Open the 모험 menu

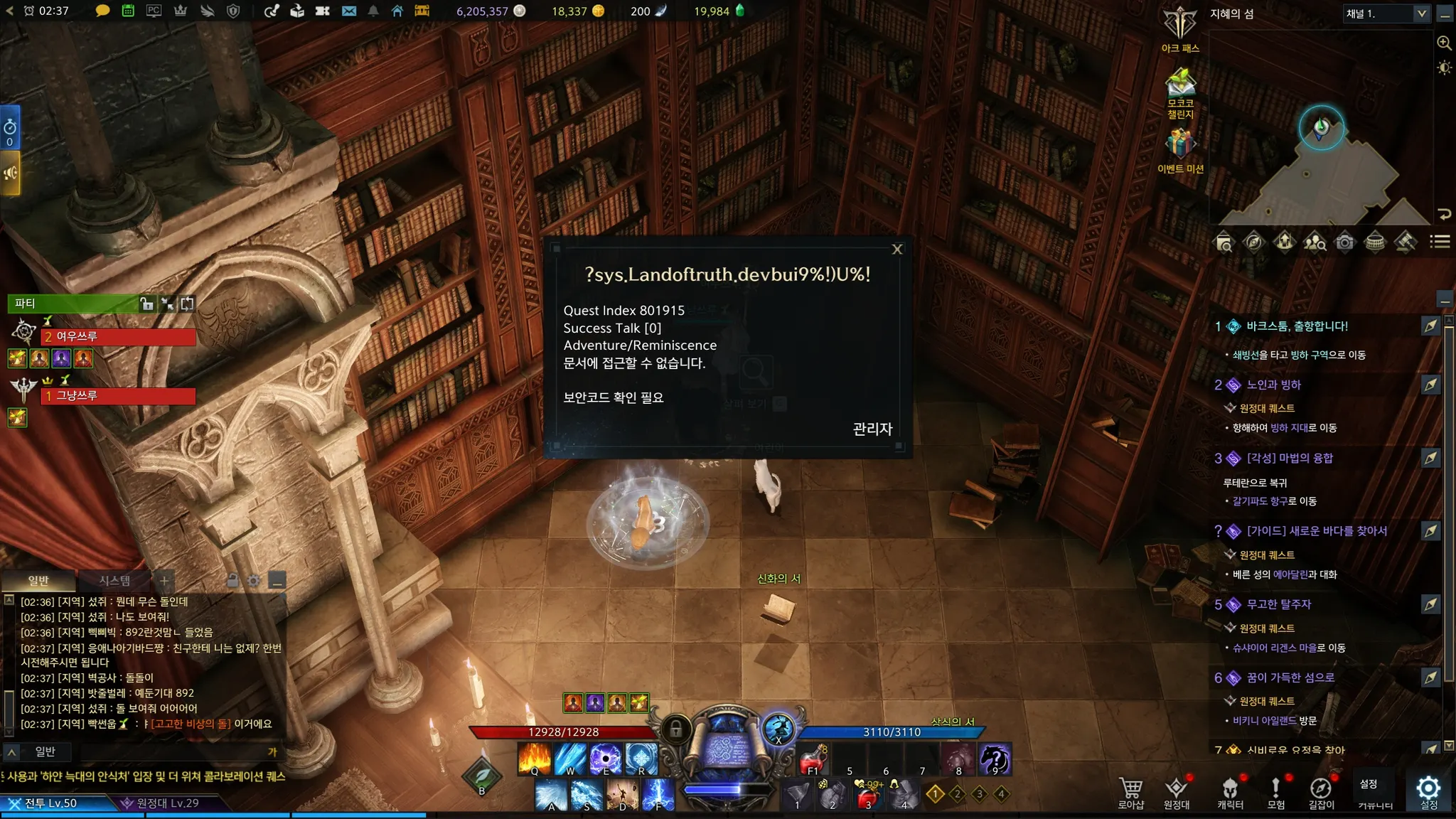pyautogui.click(x=1275, y=791)
